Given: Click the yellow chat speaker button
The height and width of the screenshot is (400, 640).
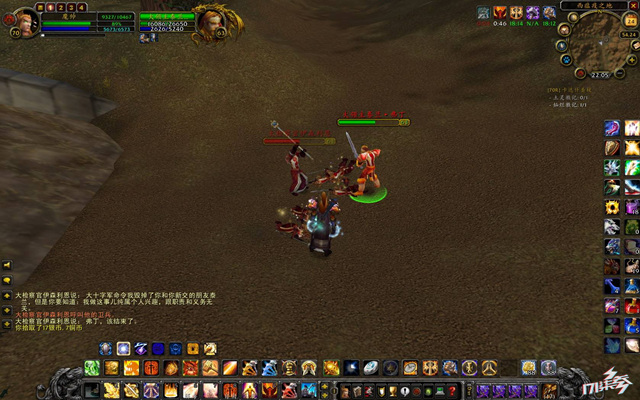Looking at the screenshot, I should (x=6, y=265).
